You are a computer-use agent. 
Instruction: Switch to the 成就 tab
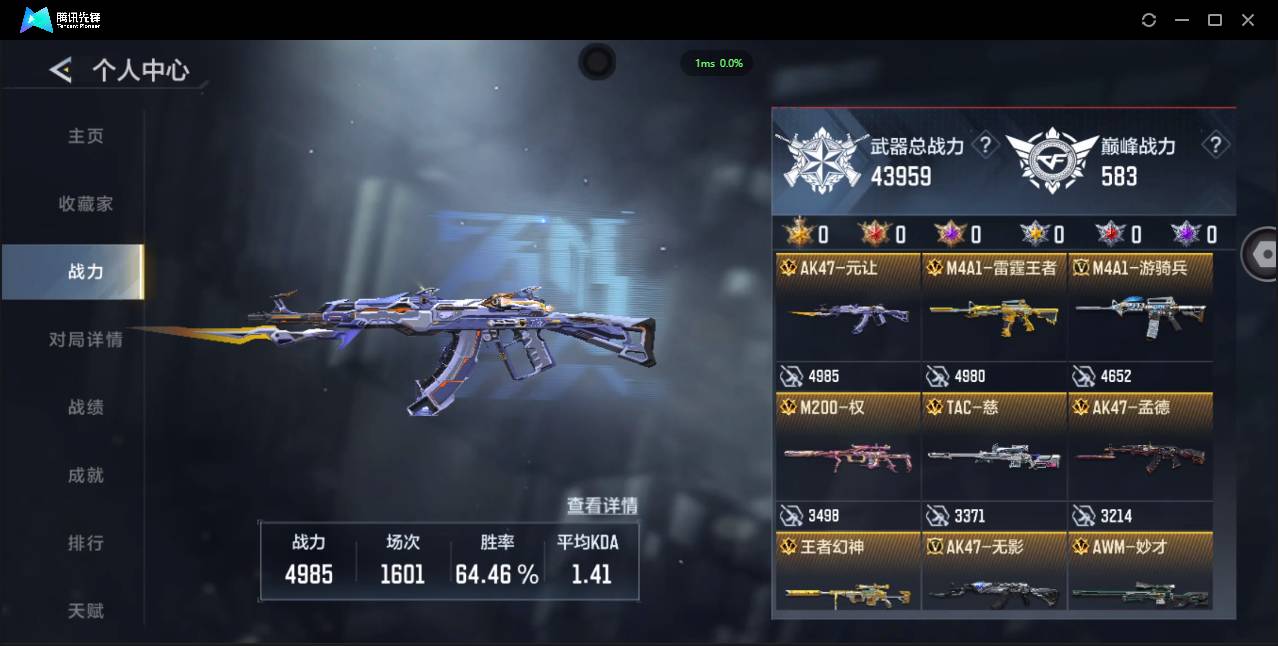[x=86, y=476]
